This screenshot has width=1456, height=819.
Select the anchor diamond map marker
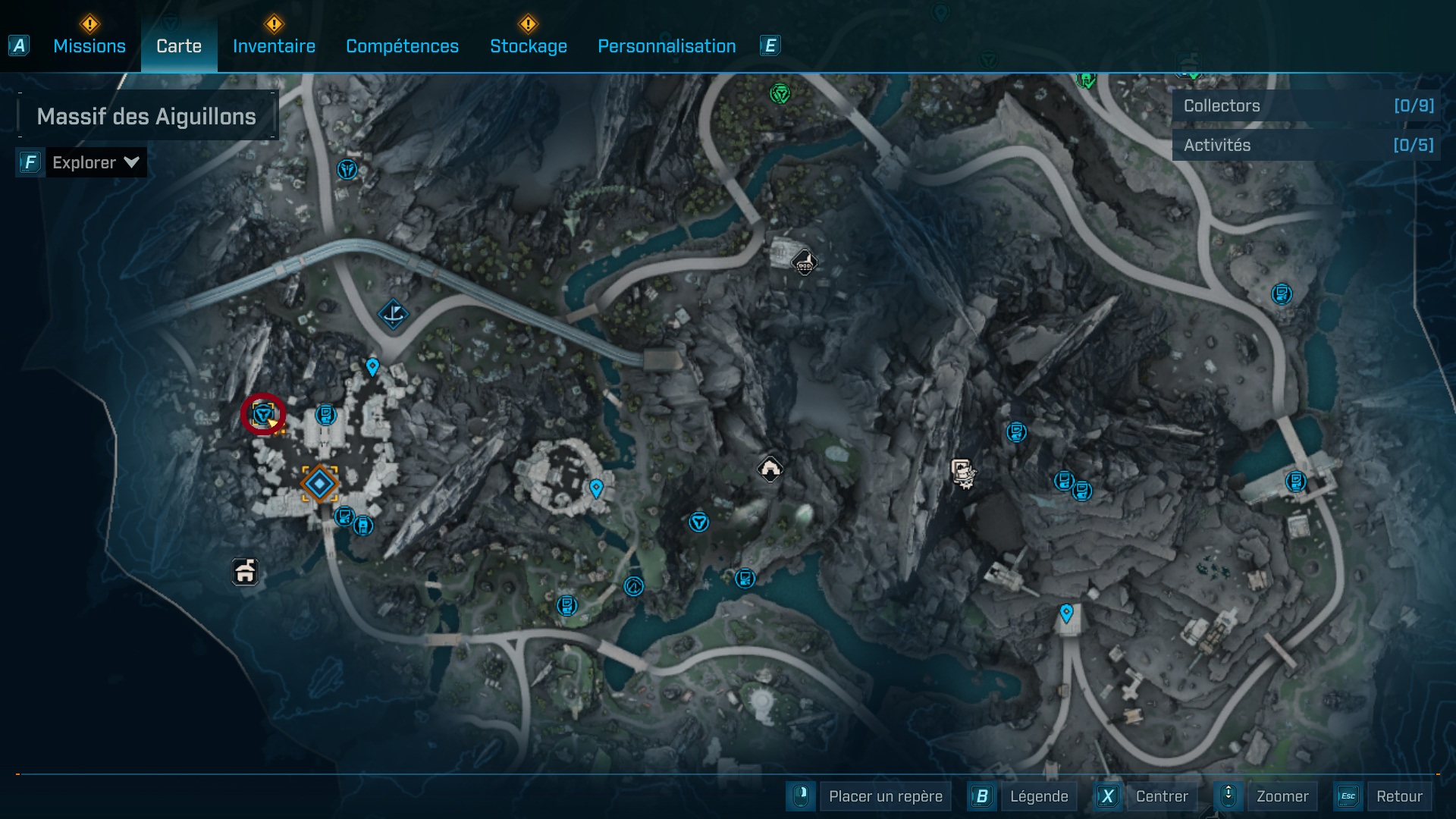point(393,313)
